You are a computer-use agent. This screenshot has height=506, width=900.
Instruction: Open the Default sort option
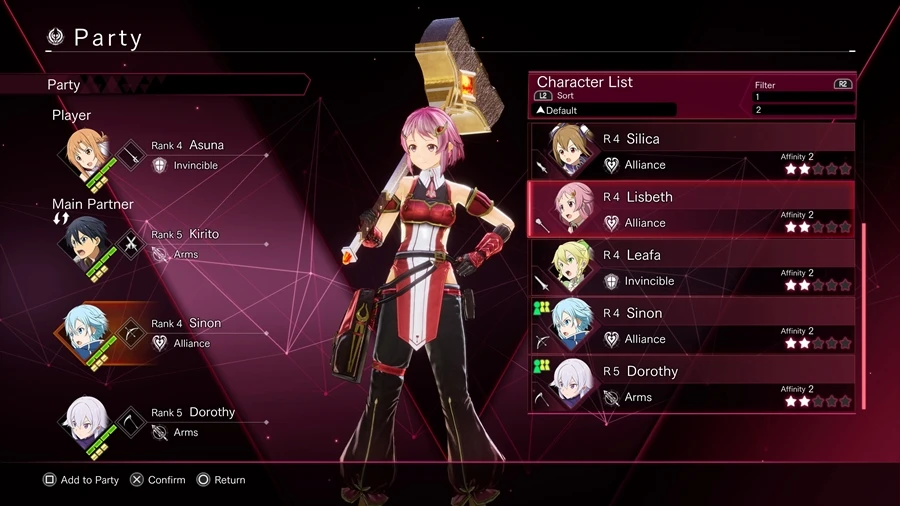click(605, 110)
